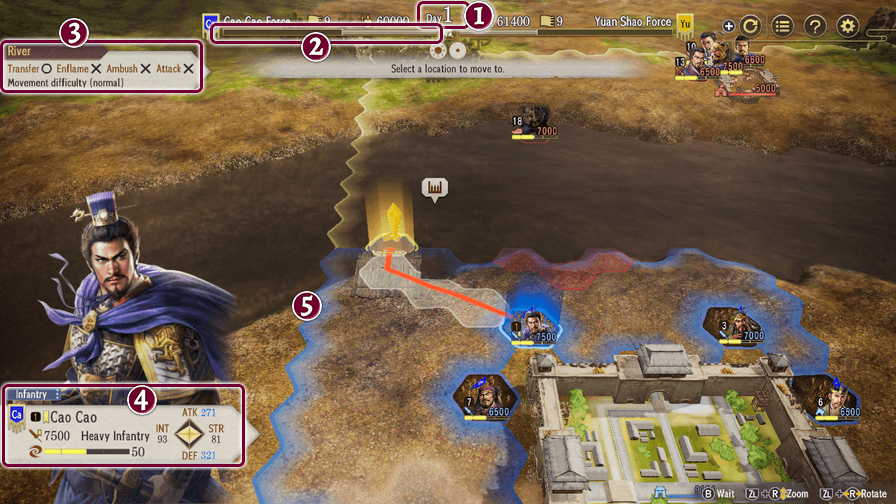Click the castle icon speech bubble marker
The width and height of the screenshot is (896, 504).
tap(434, 188)
